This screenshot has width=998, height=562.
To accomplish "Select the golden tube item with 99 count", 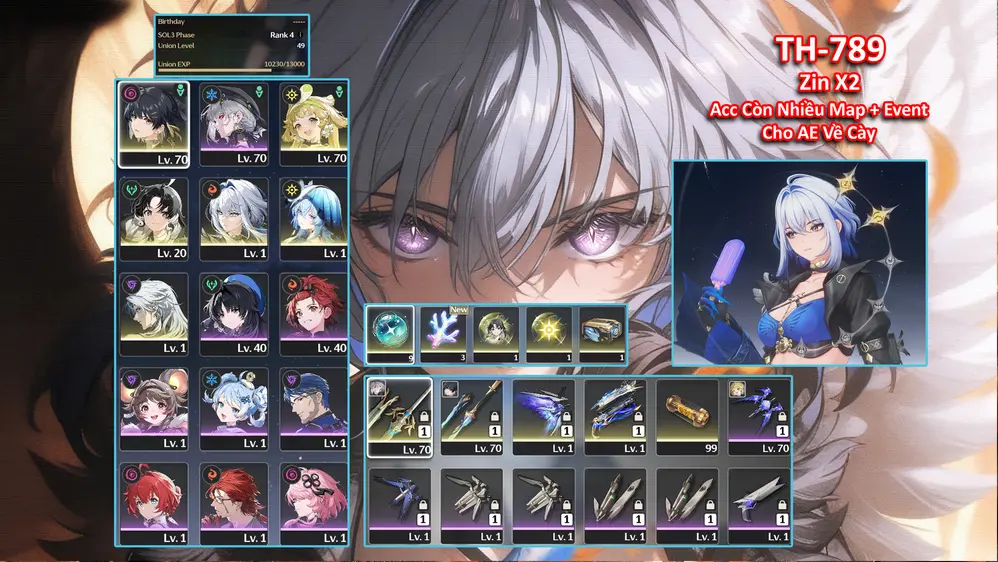I will coord(688,417).
